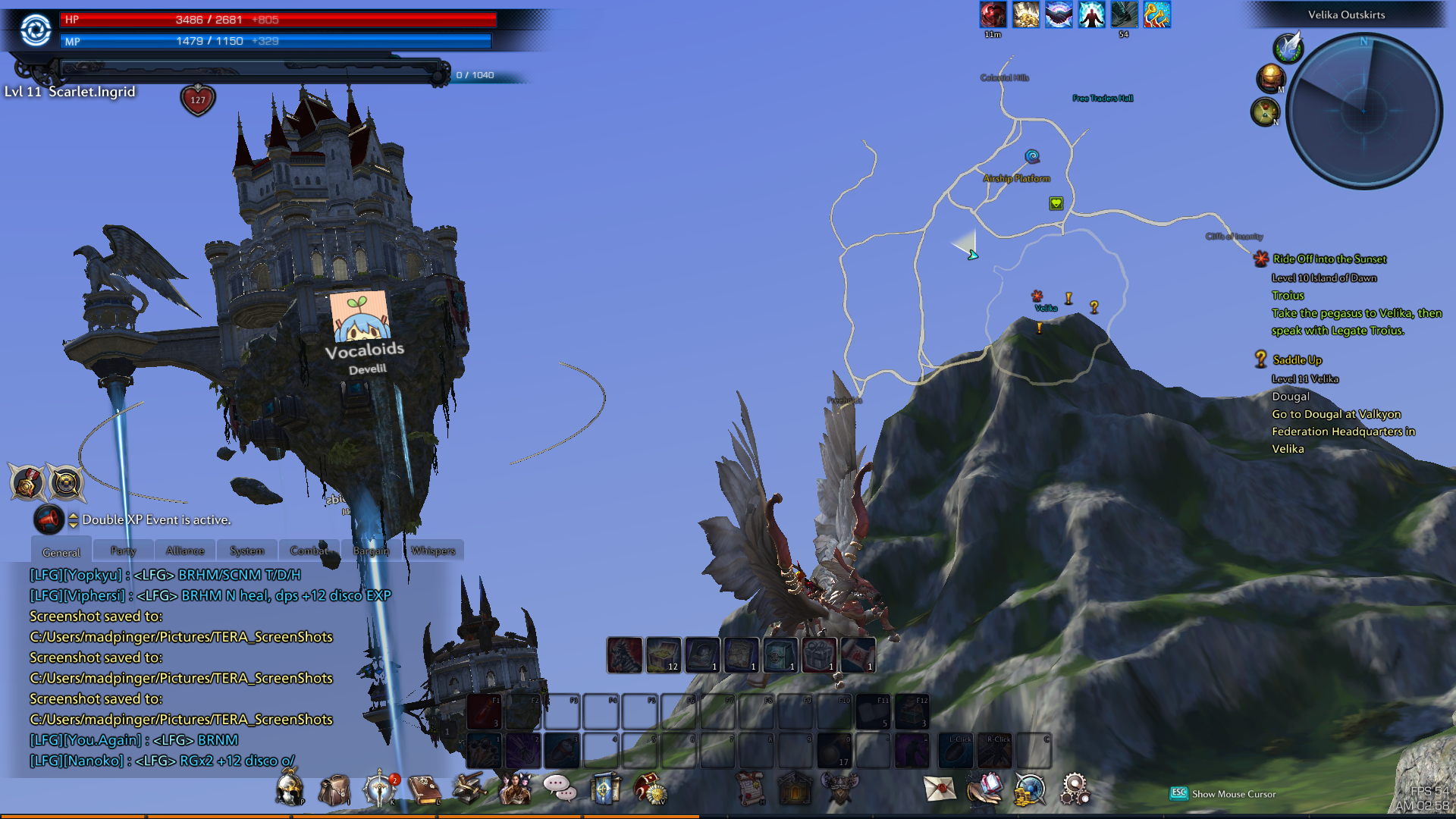Image resolution: width=1456 pixels, height=819 pixels.
Task: Open the helmet character profile icon
Action: point(289,789)
